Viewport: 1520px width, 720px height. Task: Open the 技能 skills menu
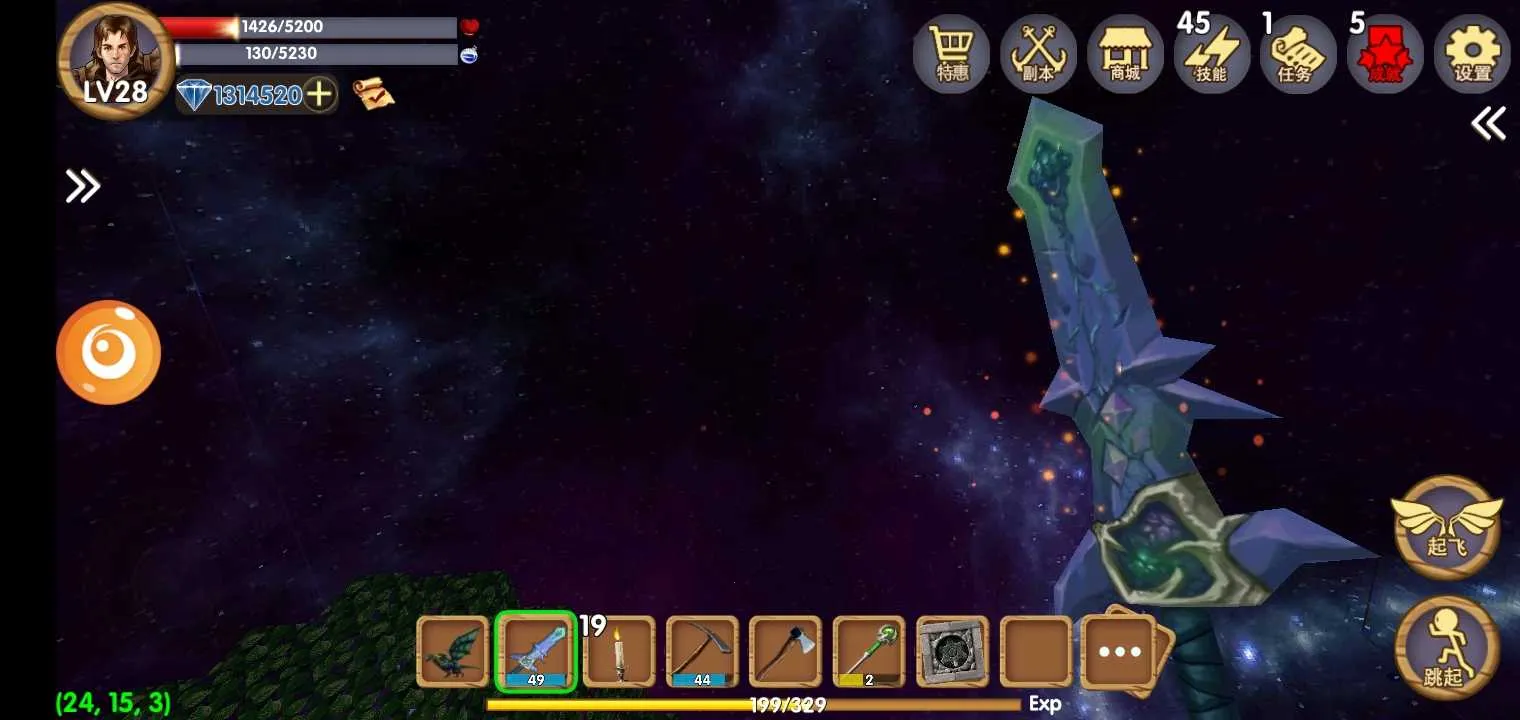pos(1211,55)
